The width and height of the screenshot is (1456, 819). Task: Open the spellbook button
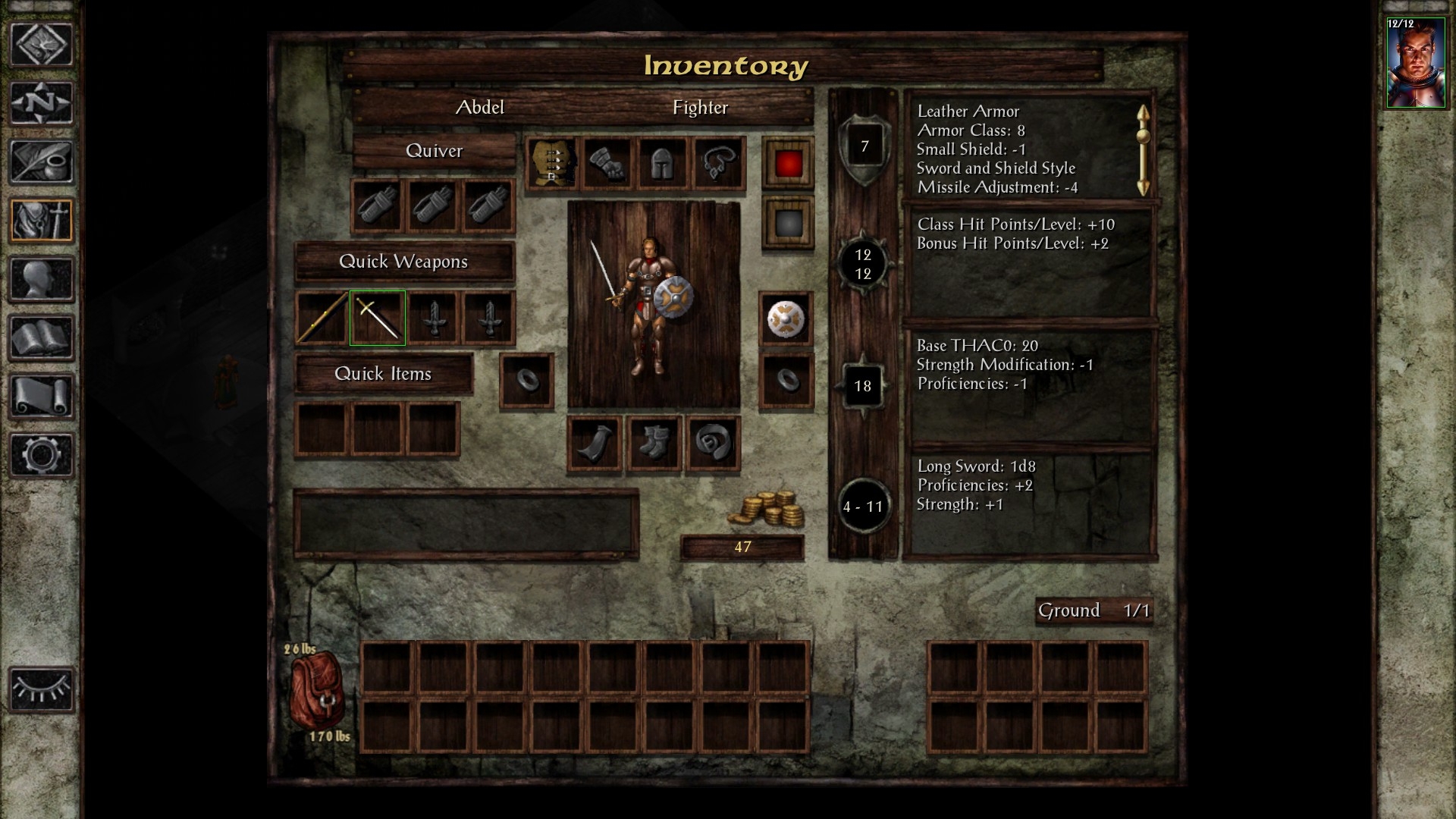[42, 338]
